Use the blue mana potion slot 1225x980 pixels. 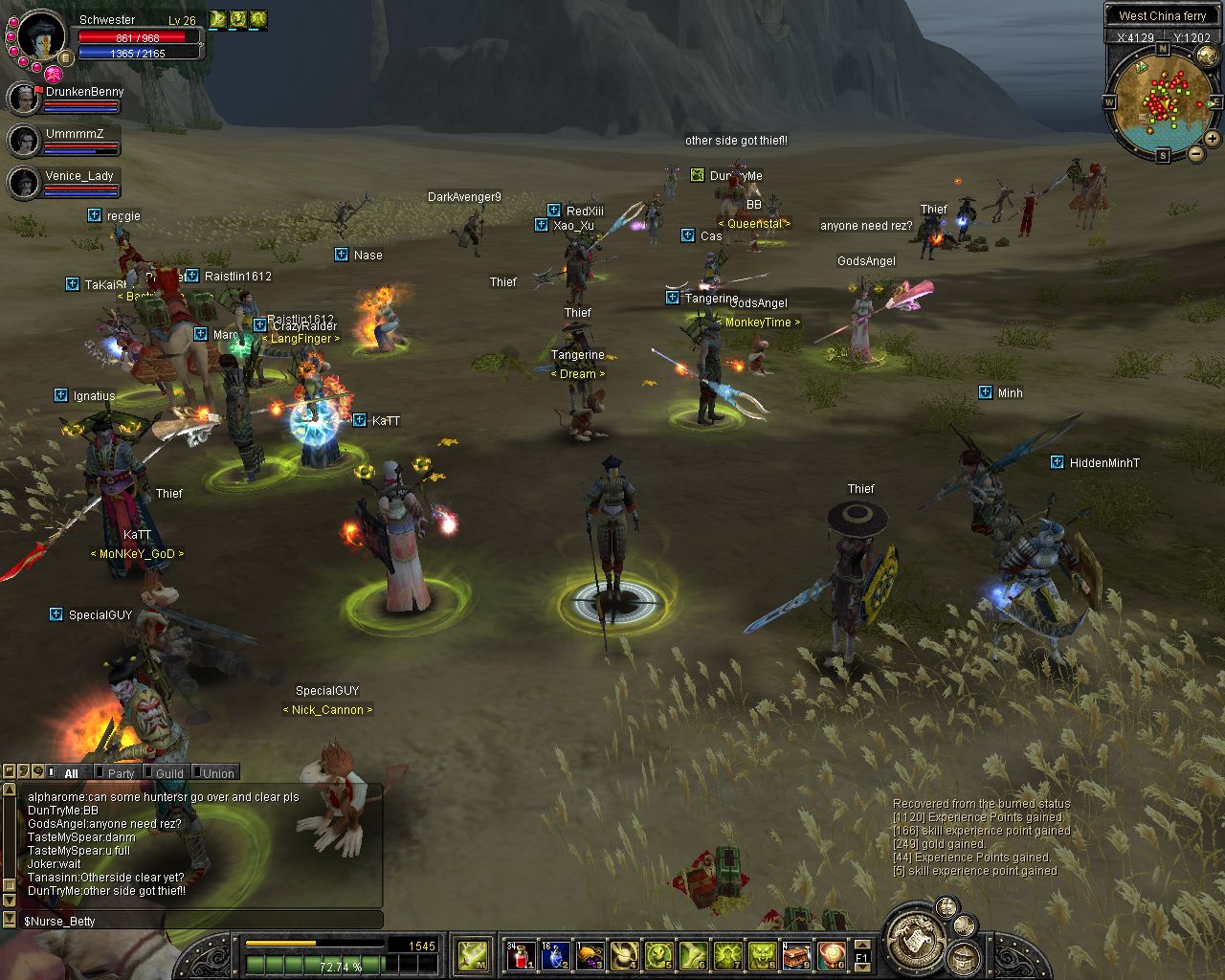pos(554,955)
